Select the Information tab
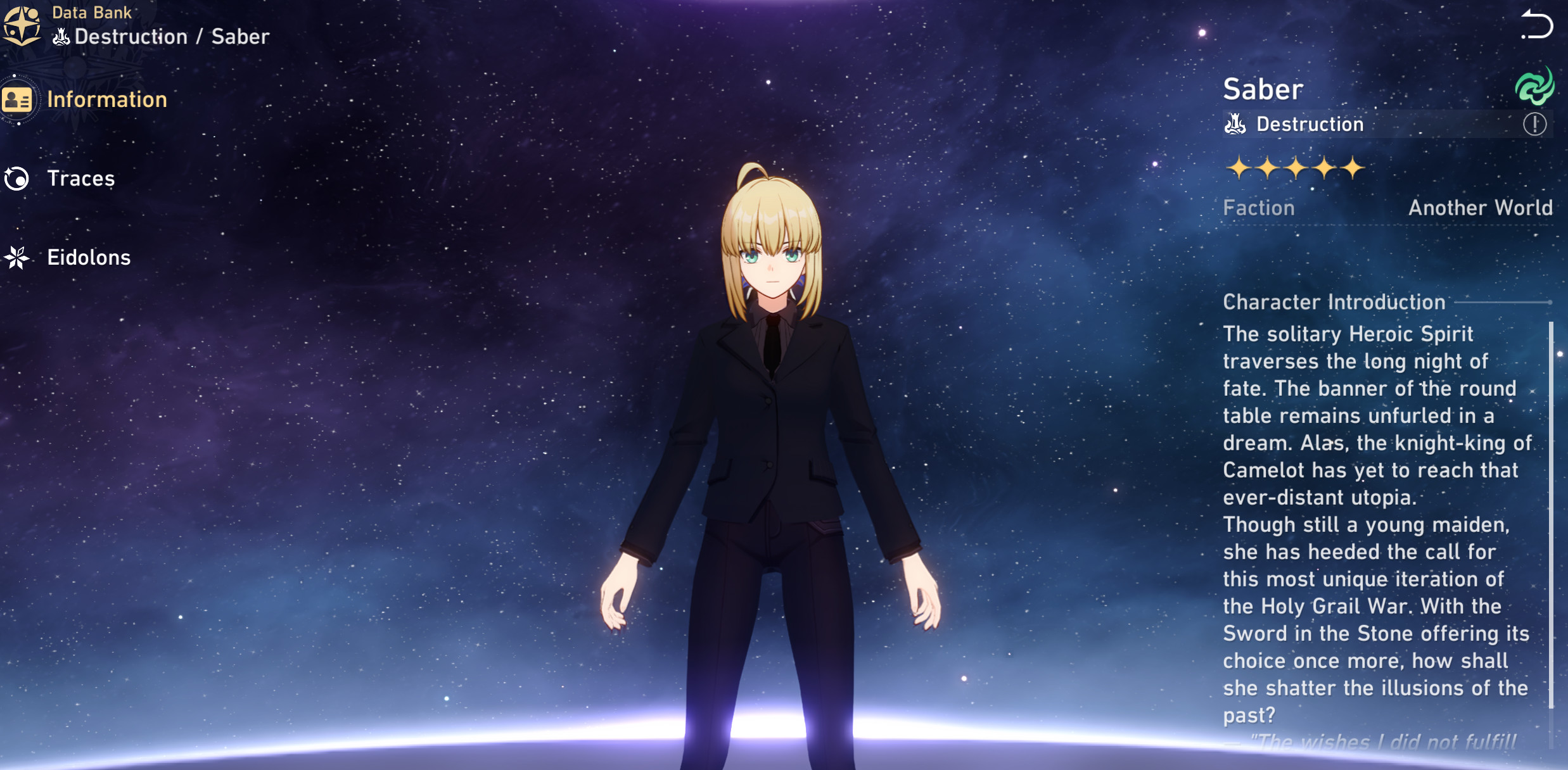The width and height of the screenshot is (1568, 770). (x=108, y=99)
